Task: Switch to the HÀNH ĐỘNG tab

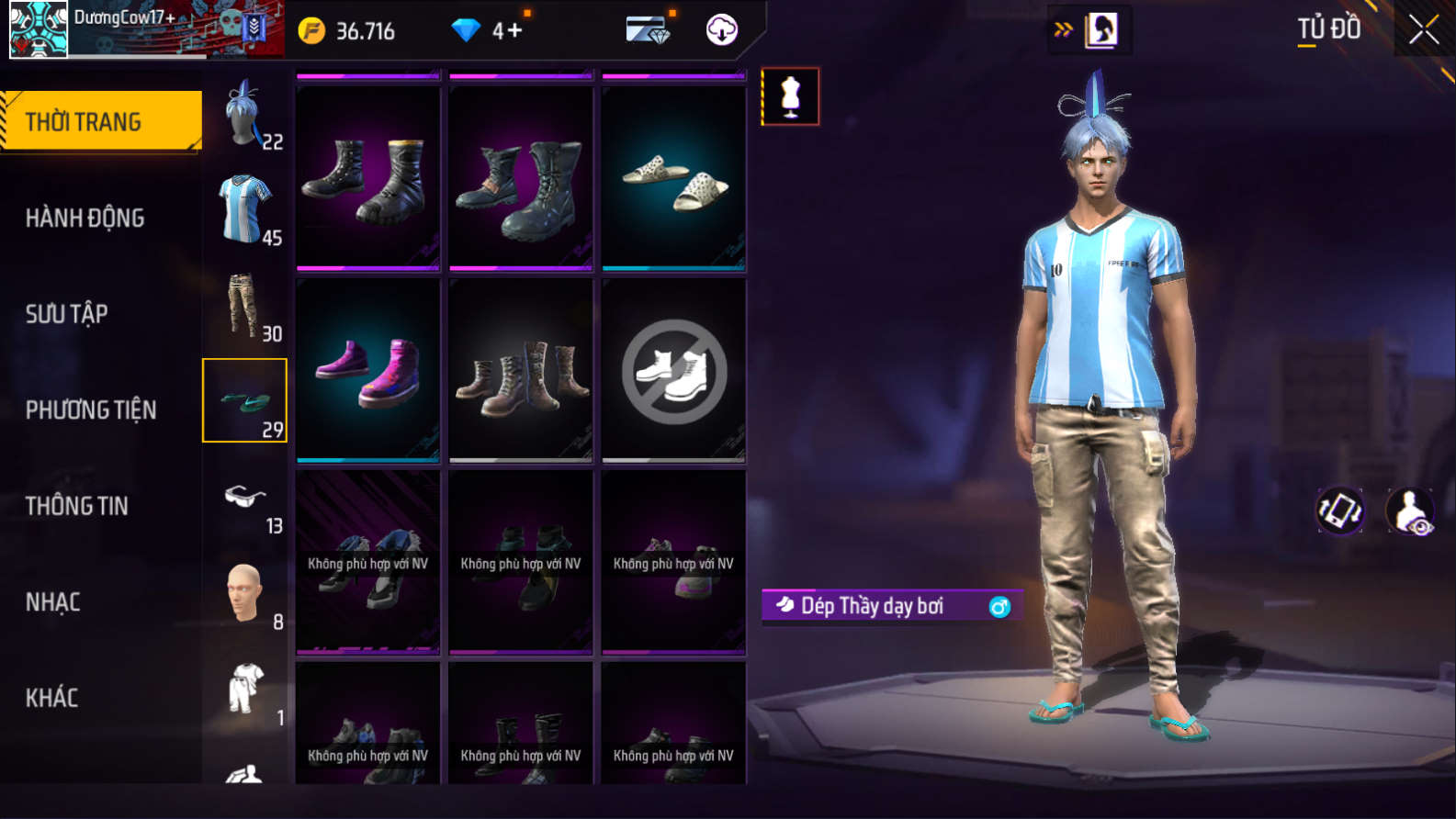Action: pyautogui.click(x=85, y=218)
